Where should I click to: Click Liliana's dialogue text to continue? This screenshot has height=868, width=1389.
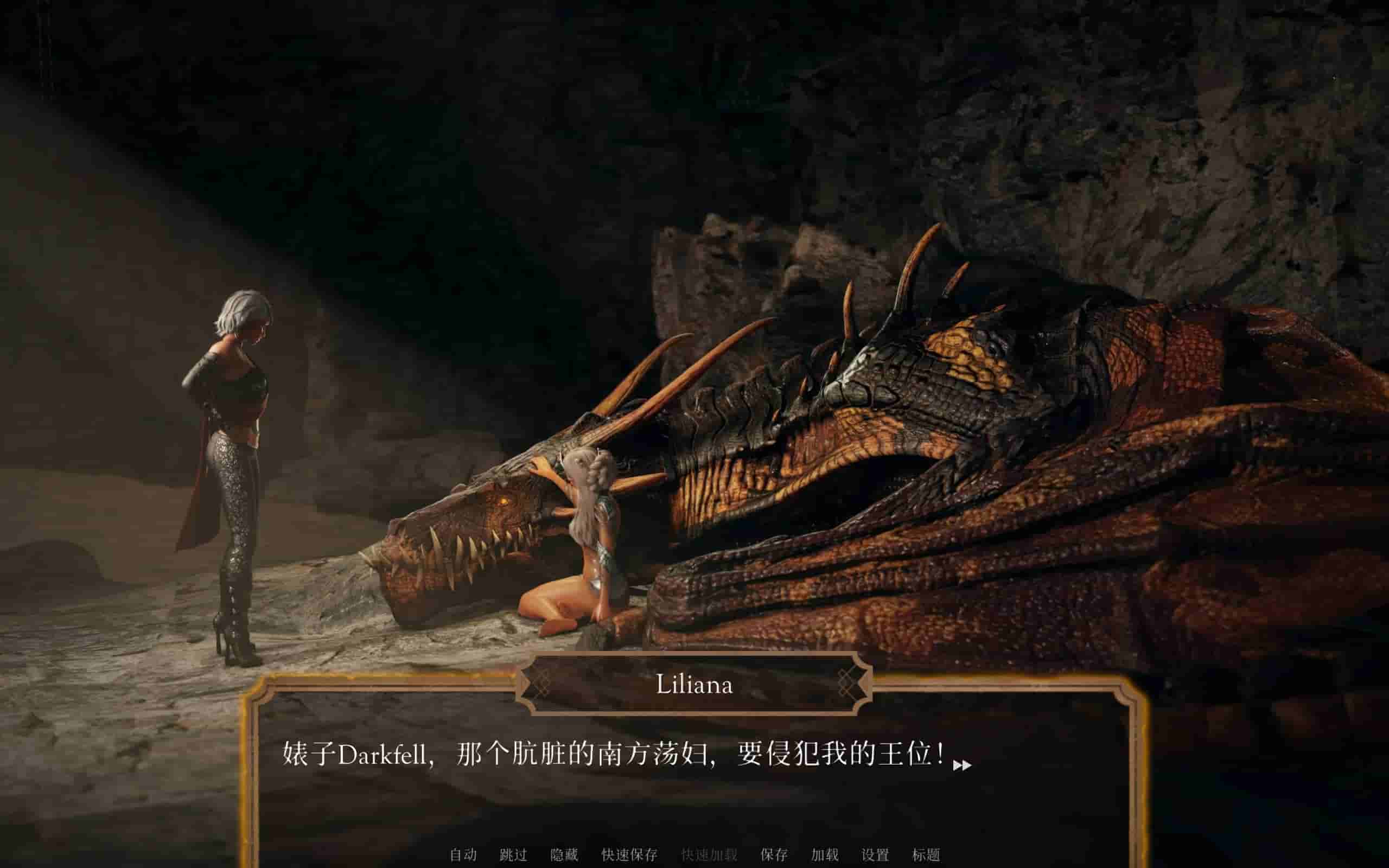613,754
